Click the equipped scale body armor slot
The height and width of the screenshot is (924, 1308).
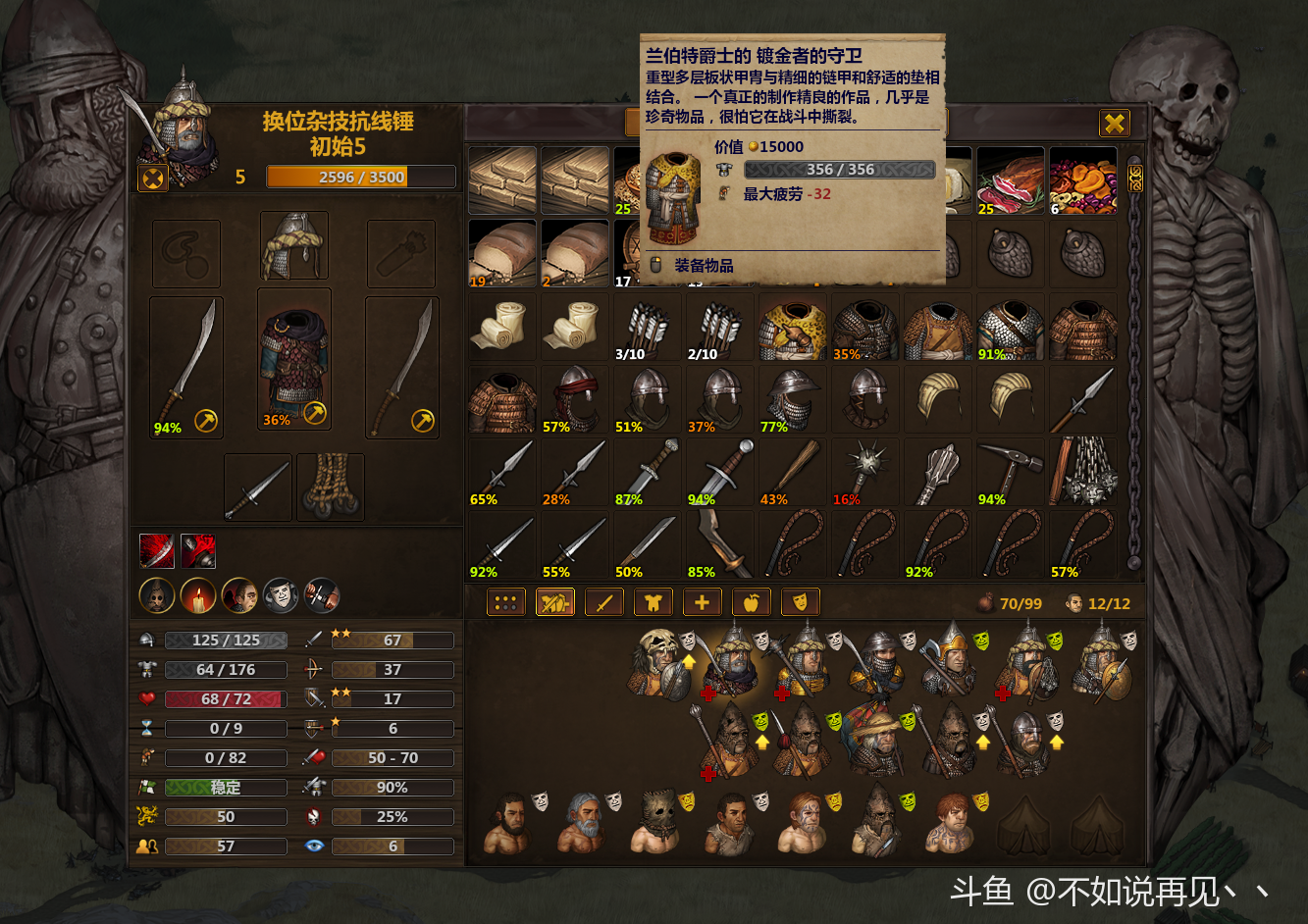[x=294, y=360]
